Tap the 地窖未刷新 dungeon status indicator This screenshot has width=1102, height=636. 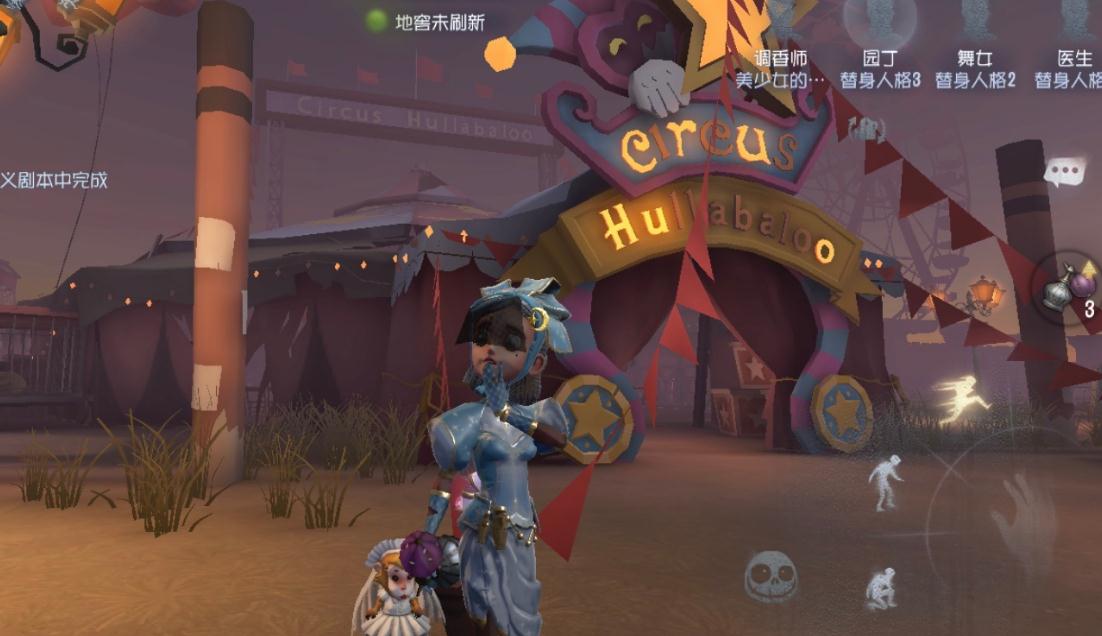[x=426, y=21]
